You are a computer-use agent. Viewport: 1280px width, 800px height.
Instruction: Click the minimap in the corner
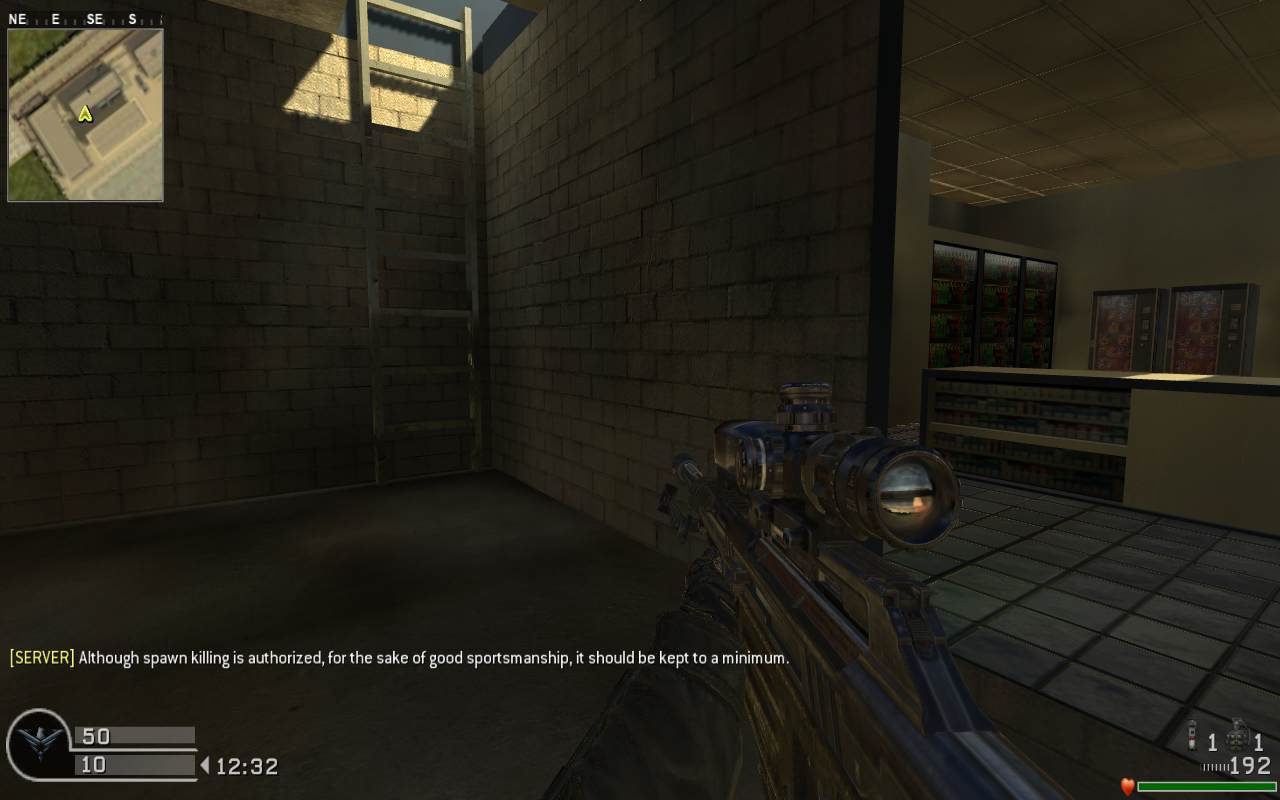(x=85, y=114)
